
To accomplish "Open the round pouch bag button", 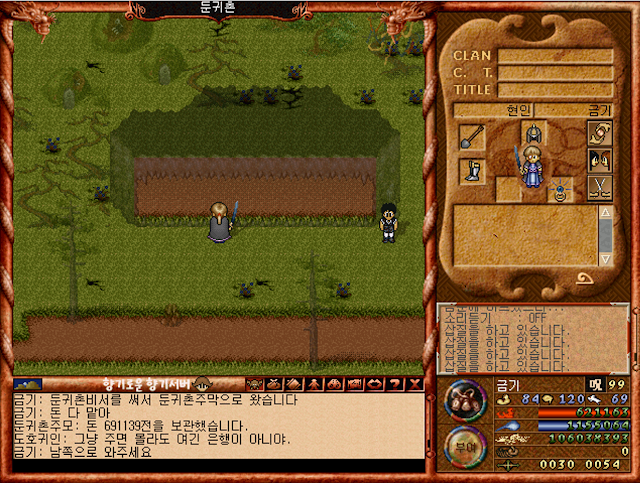I will coord(465,402).
